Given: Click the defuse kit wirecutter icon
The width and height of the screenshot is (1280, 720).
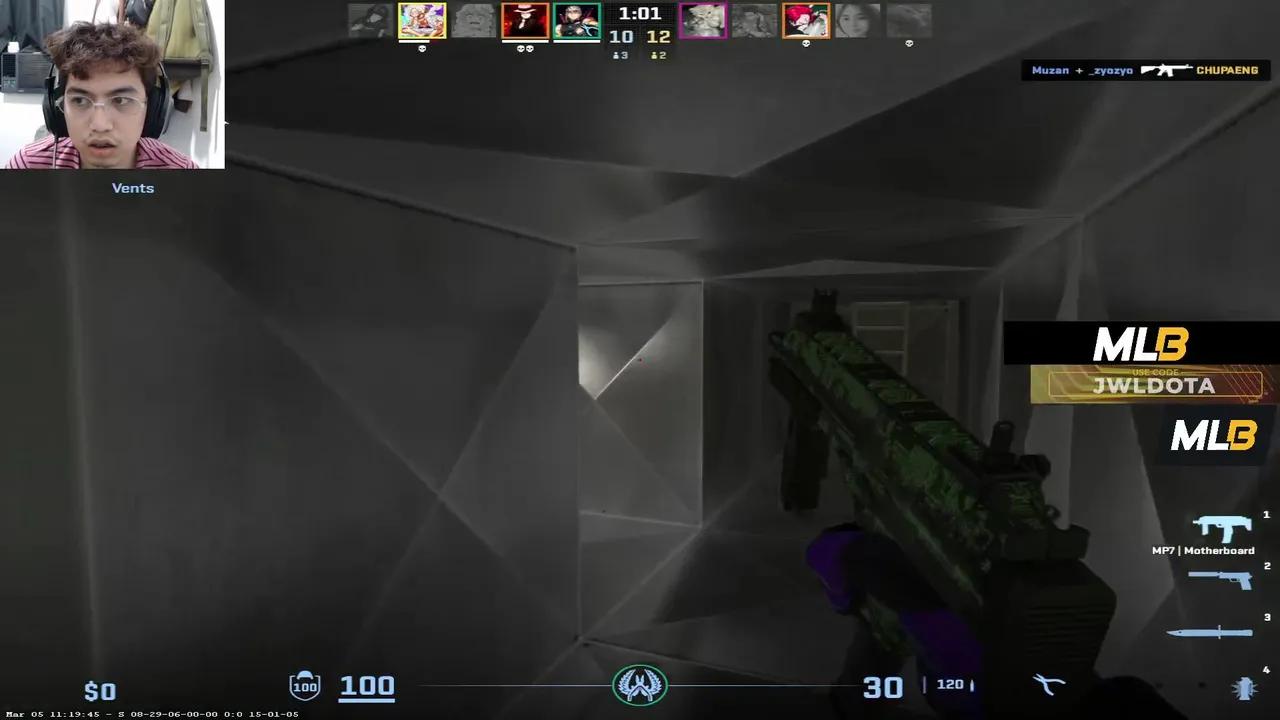Looking at the screenshot, I should point(1048,684).
